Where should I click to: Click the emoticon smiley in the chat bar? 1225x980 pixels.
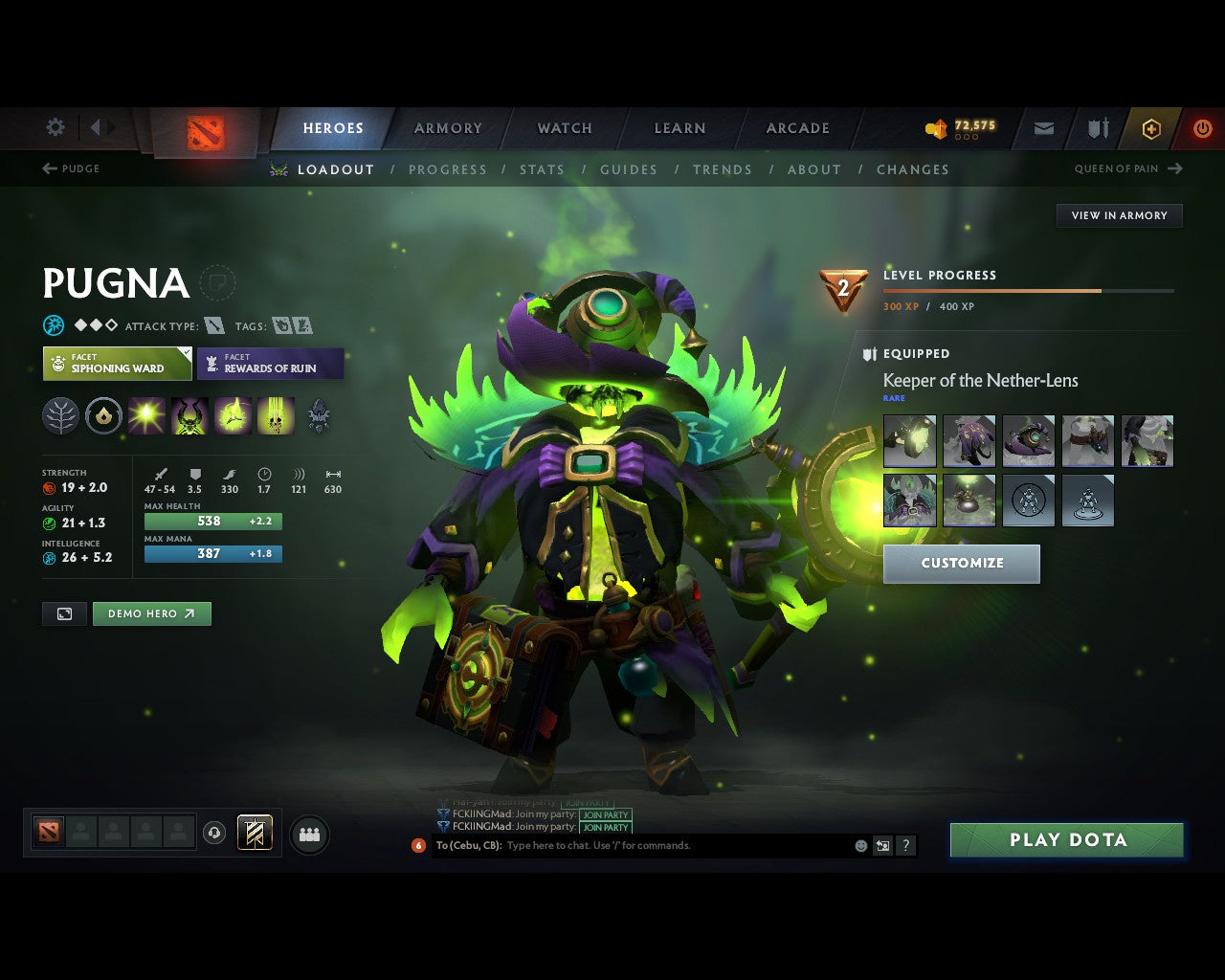858,845
